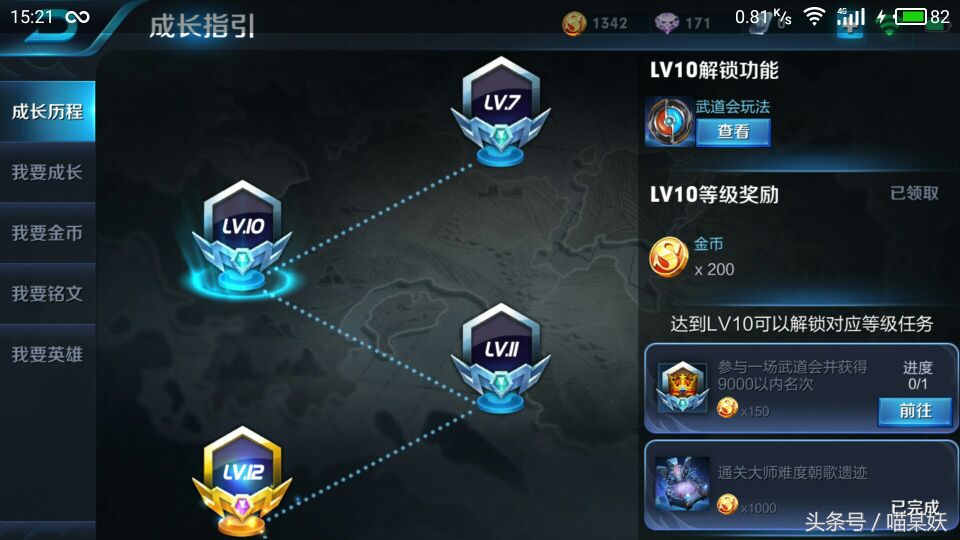Tap the diamond balance 171
960x540 pixels.
point(683,23)
